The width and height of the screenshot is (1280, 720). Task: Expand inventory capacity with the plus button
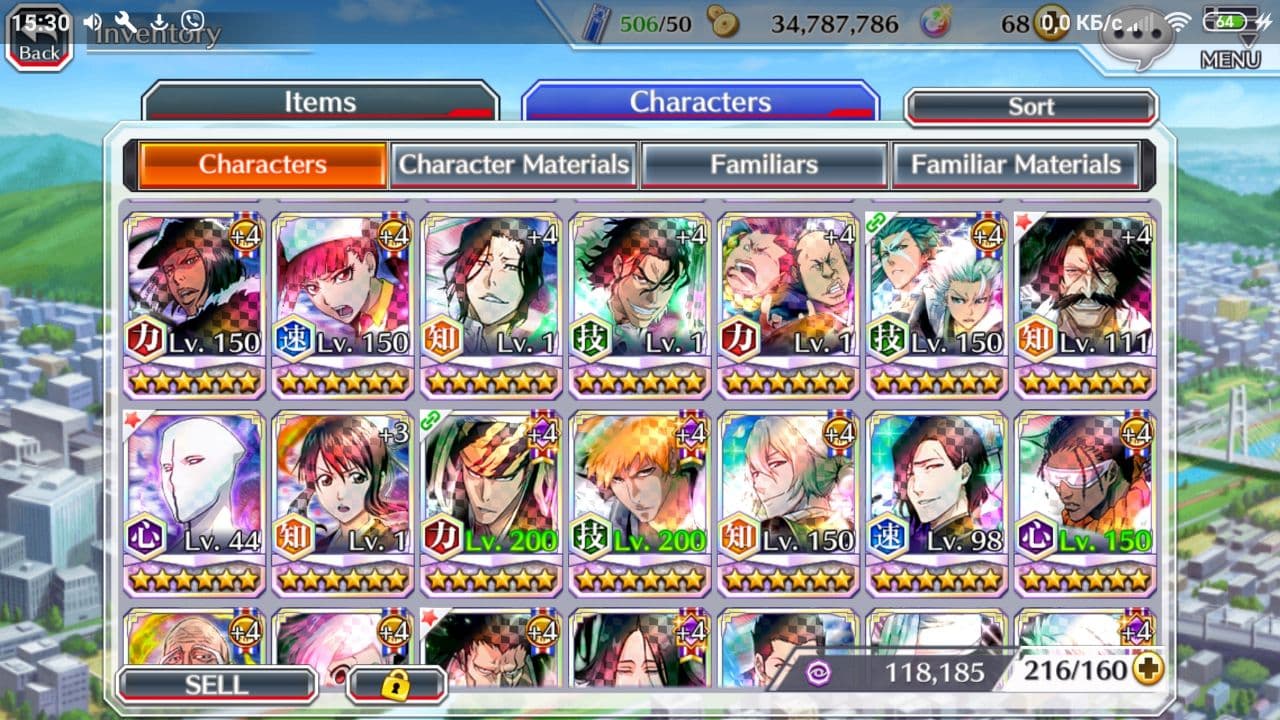tap(1148, 669)
